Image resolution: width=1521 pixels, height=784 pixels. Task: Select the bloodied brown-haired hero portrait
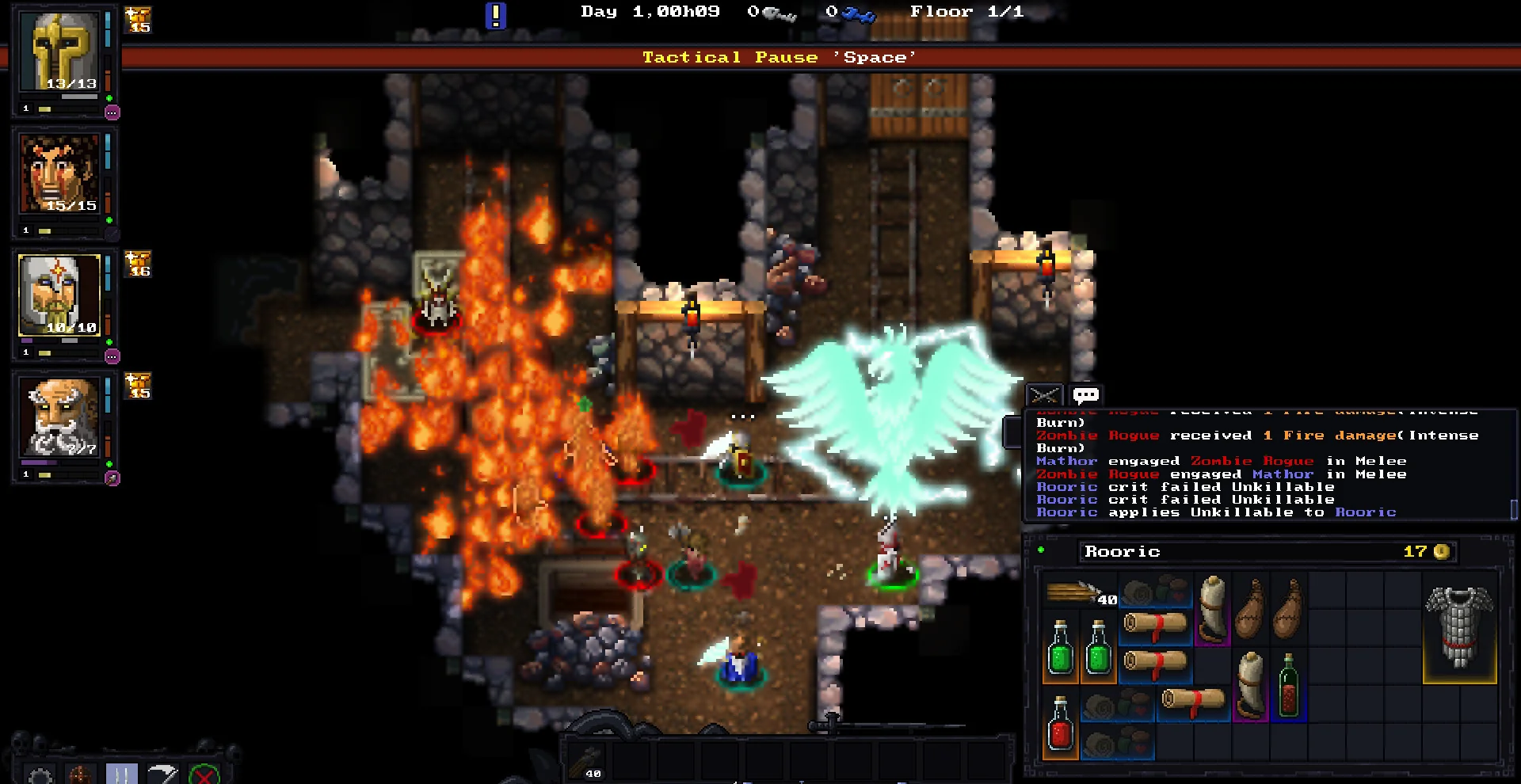click(60, 174)
